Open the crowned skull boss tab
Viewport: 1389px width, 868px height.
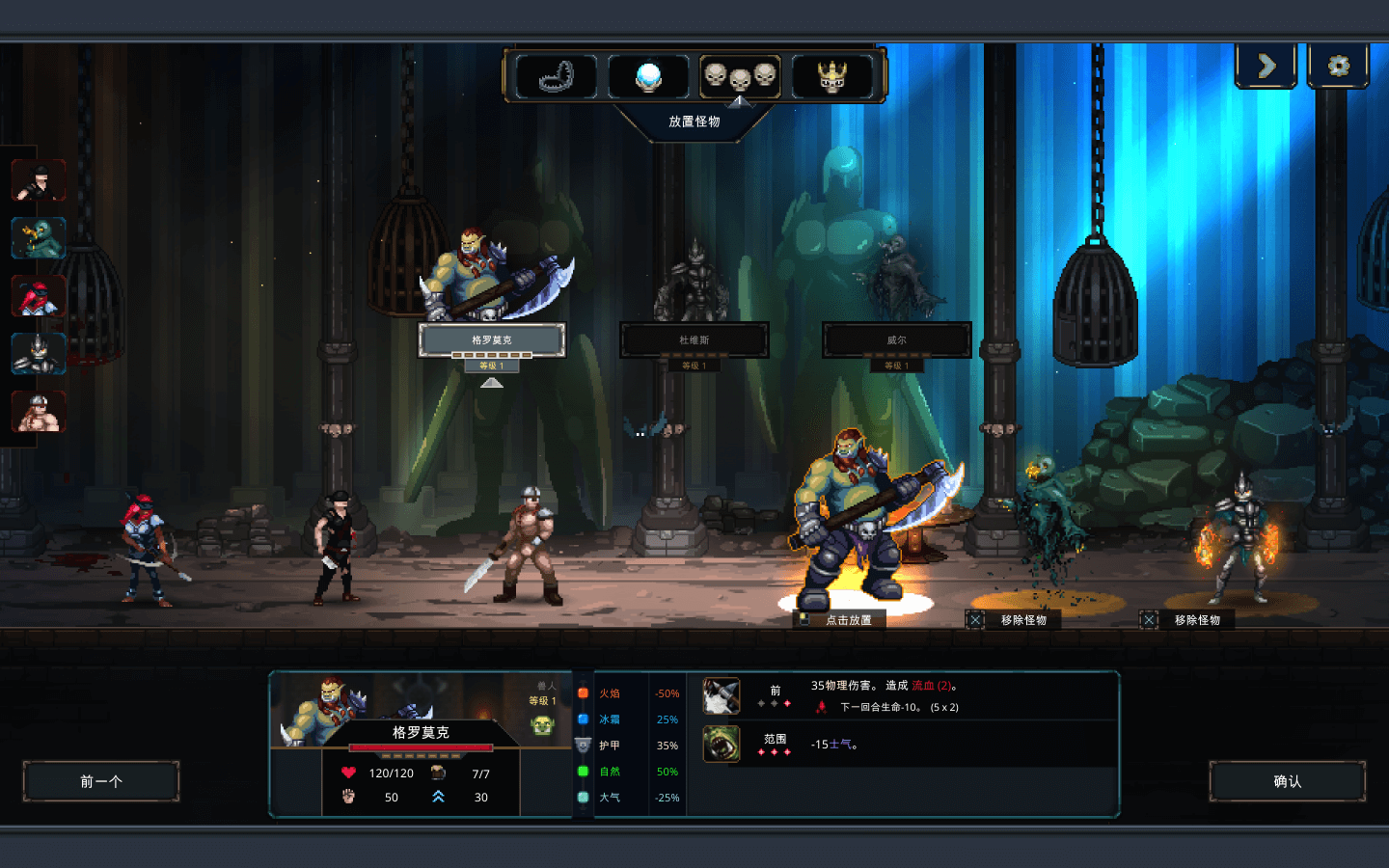pyautogui.click(x=831, y=76)
